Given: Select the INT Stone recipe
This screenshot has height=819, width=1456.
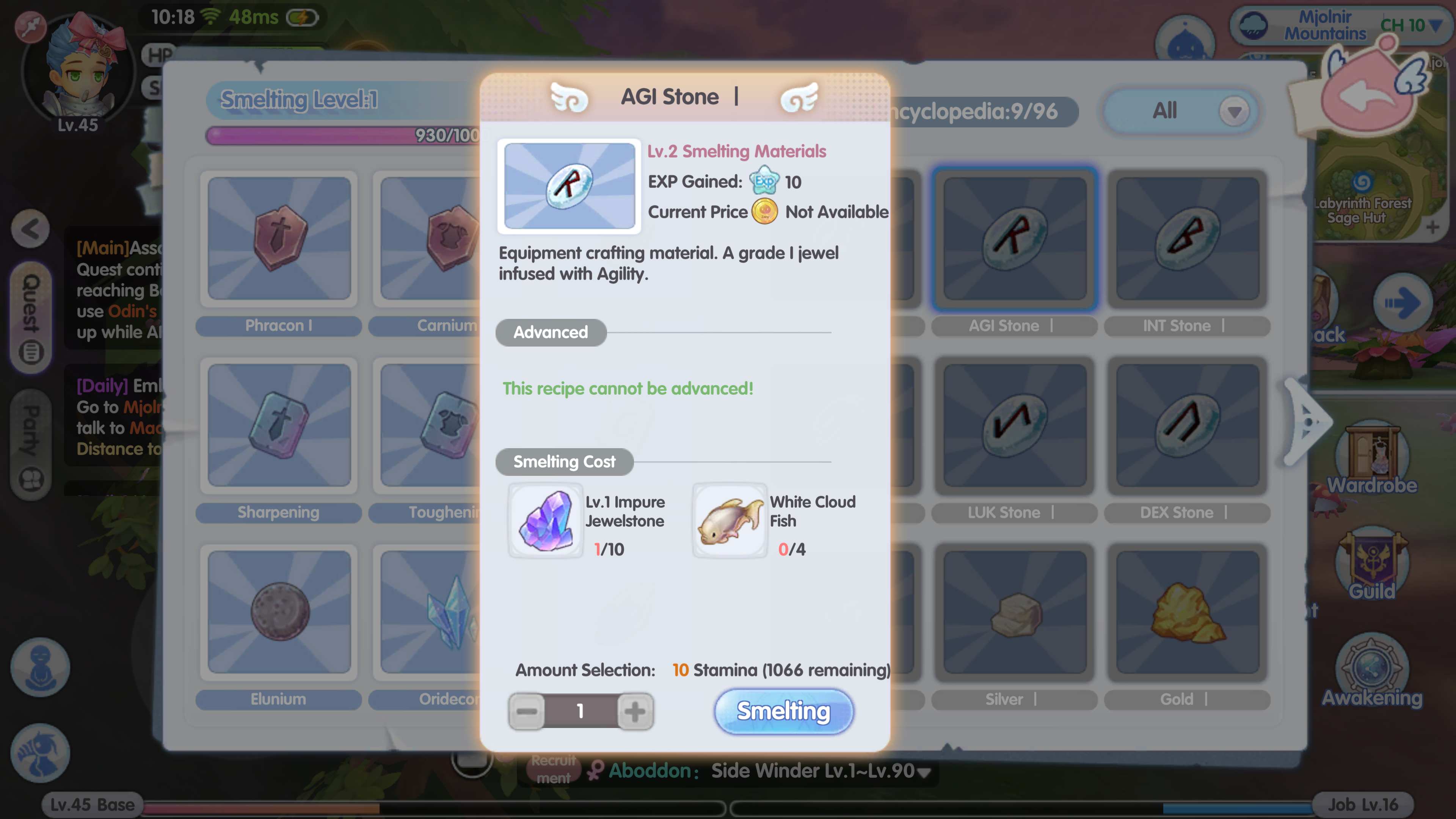Looking at the screenshot, I should pos(1187,238).
